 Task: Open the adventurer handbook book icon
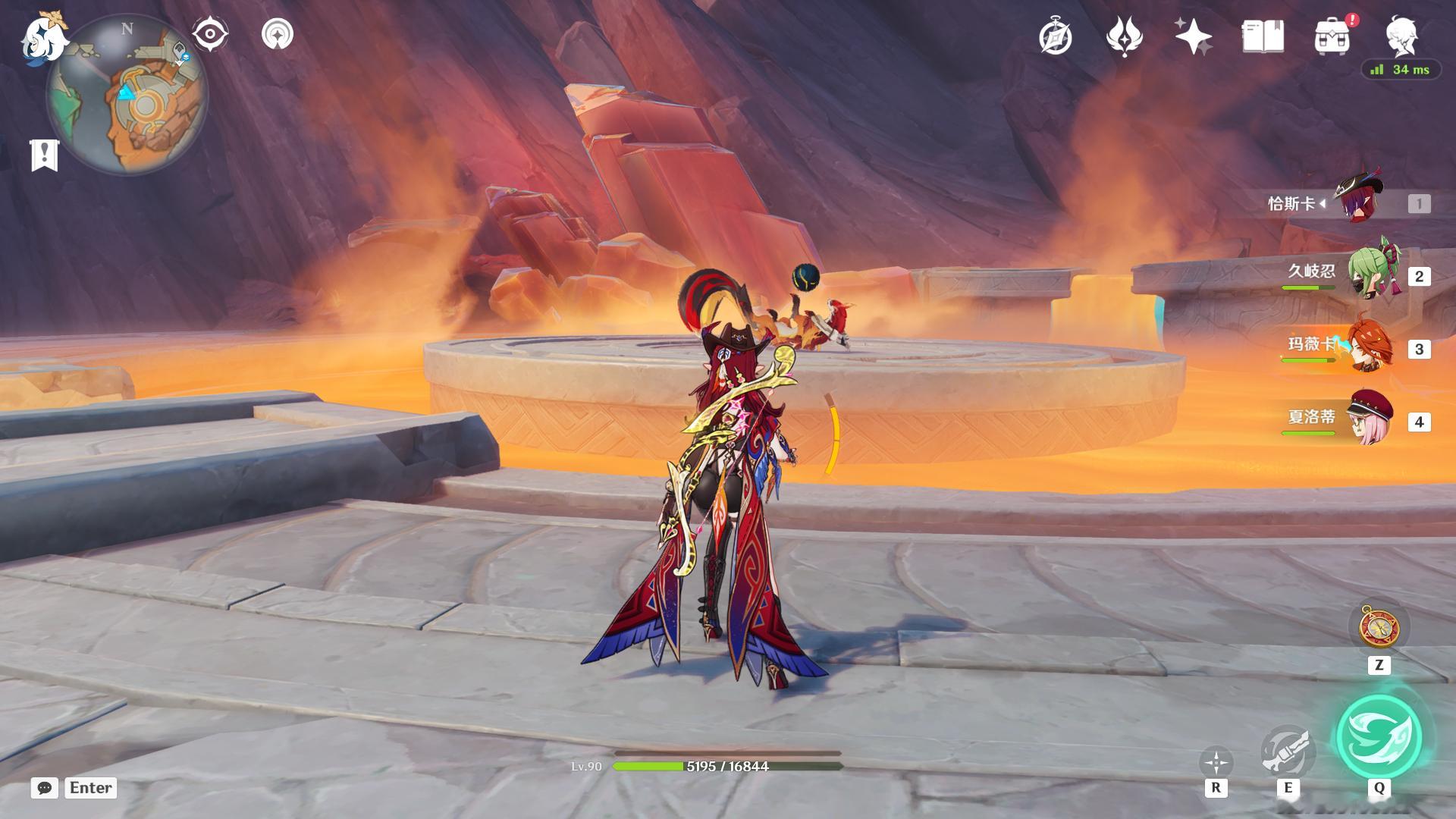(x=1263, y=37)
